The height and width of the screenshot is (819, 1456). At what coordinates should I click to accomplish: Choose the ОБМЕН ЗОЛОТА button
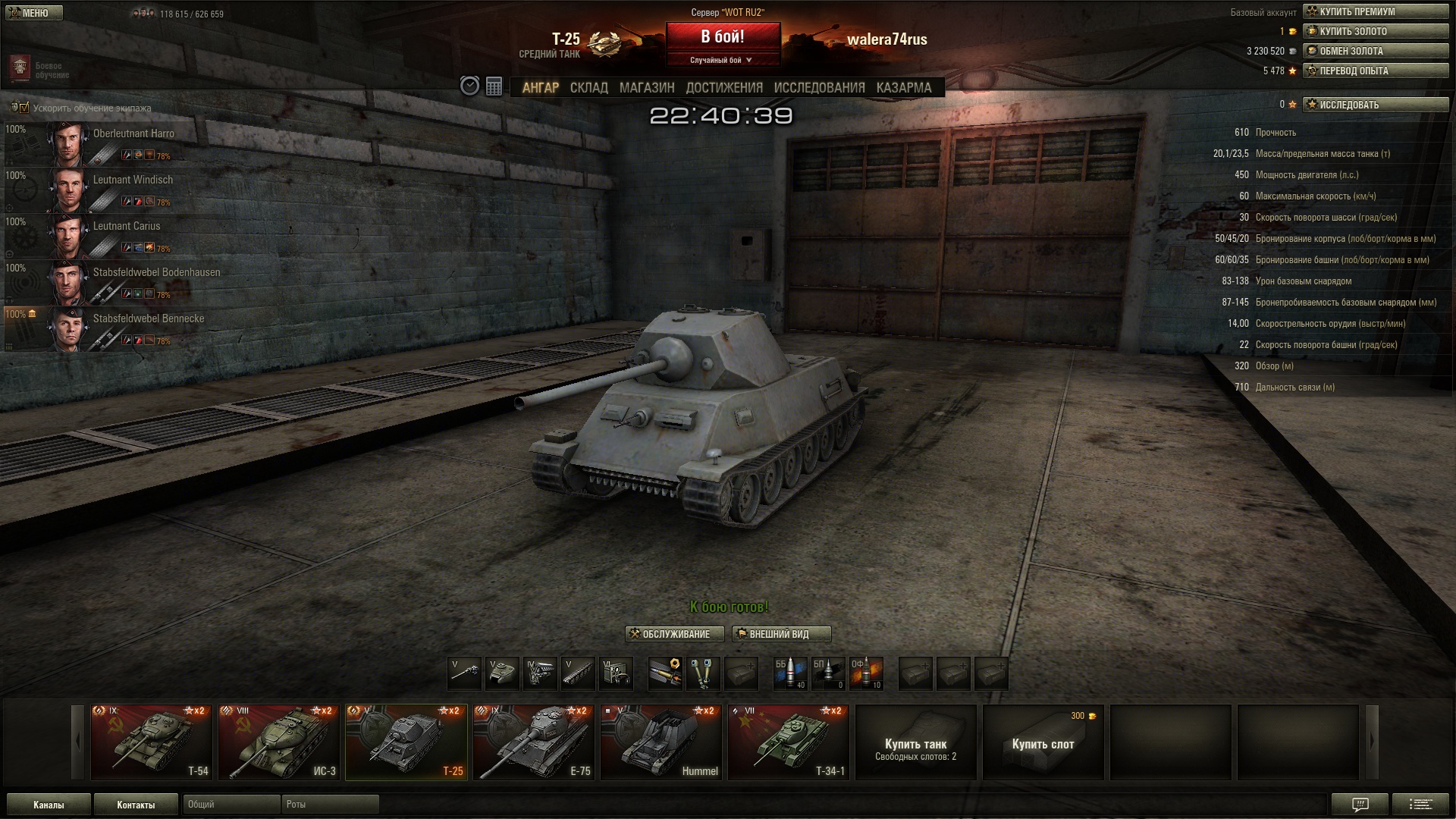[1375, 51]
